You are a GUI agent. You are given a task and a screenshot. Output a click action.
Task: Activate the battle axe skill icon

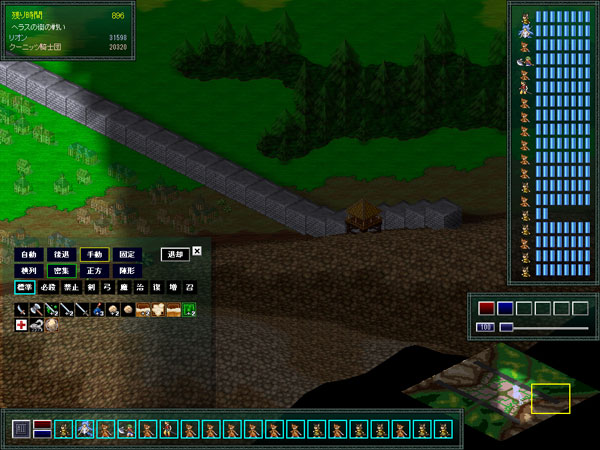click(x=36, y=310)
